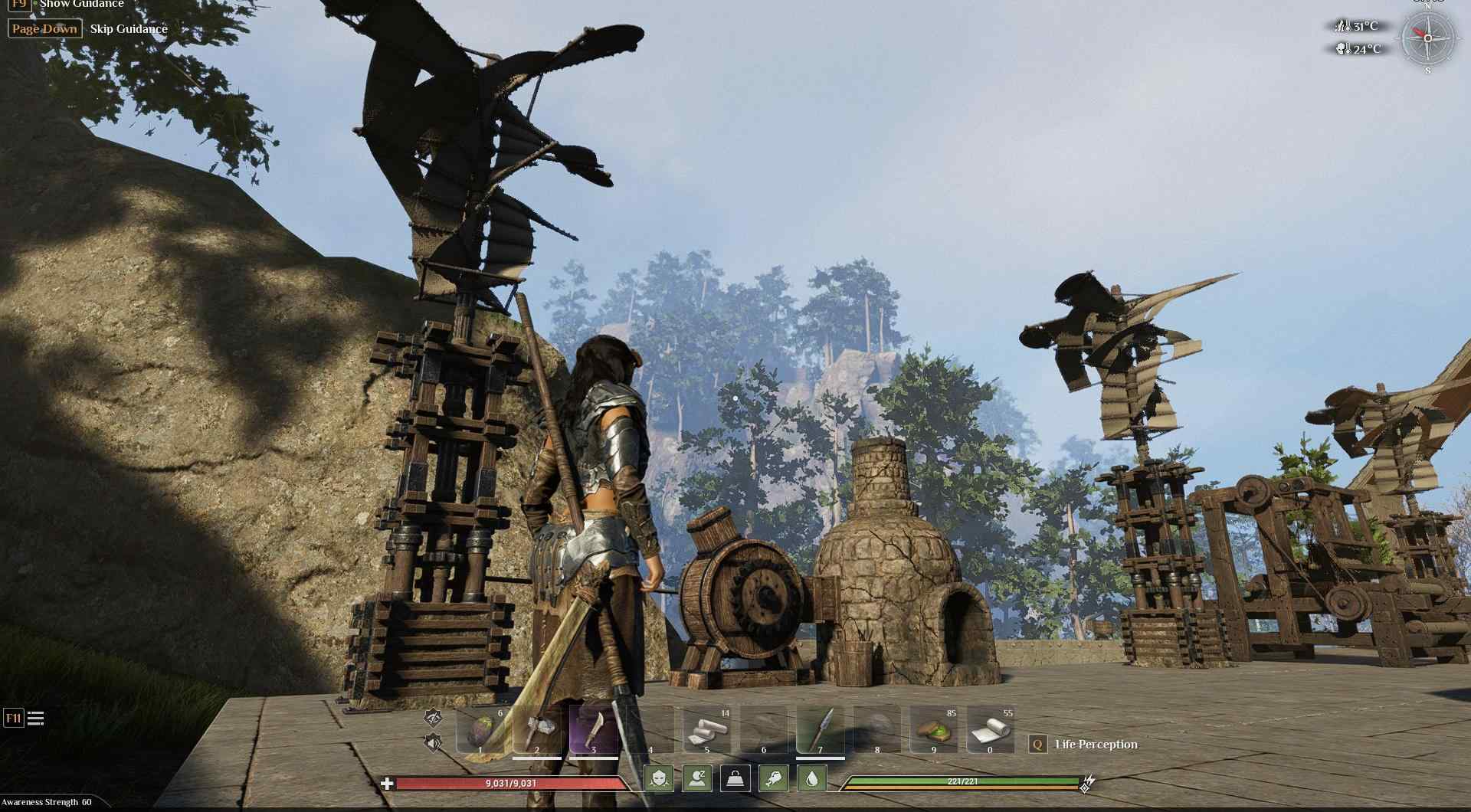Click the hydration water drop icon
Image resolution: width=1471 pixels, height=812 pixels.
click(x=812, y=778)
